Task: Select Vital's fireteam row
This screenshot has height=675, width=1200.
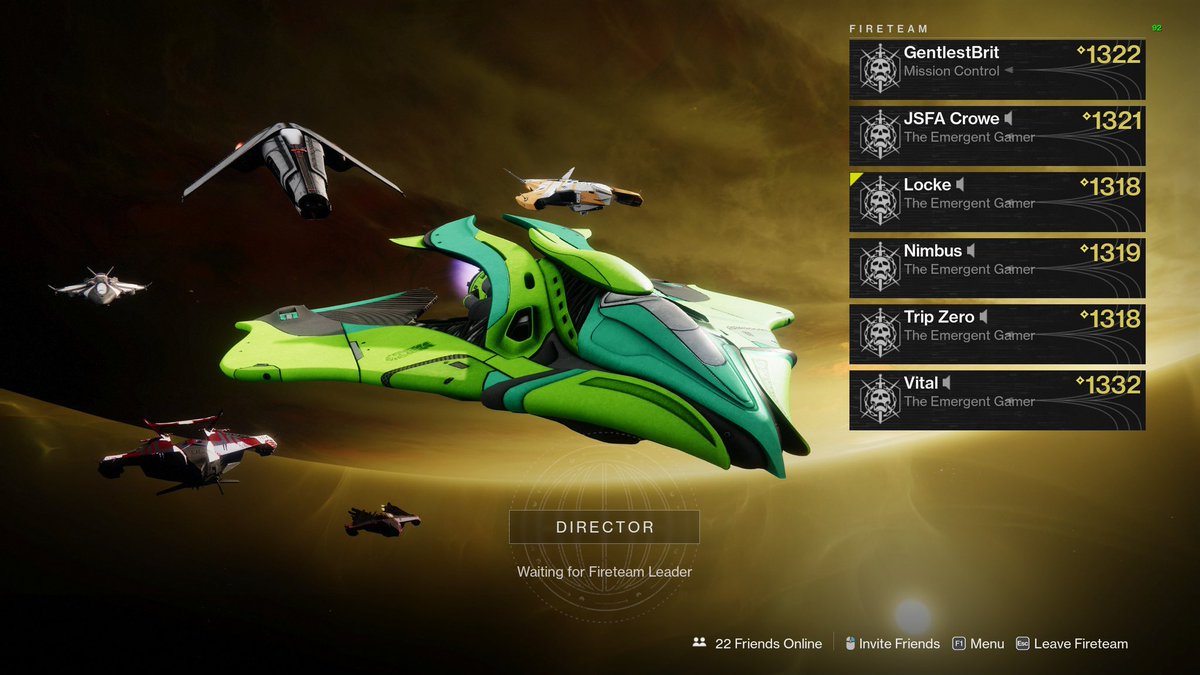Action: click(997, 400)
